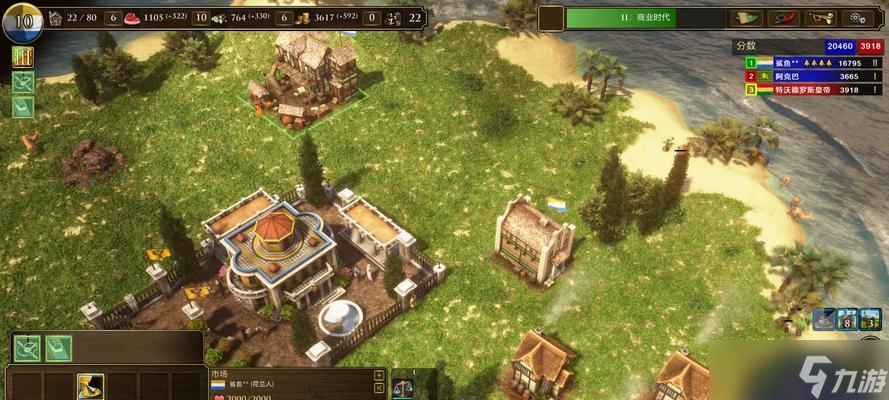Click the gold coin resource icon

click(300, 17)
